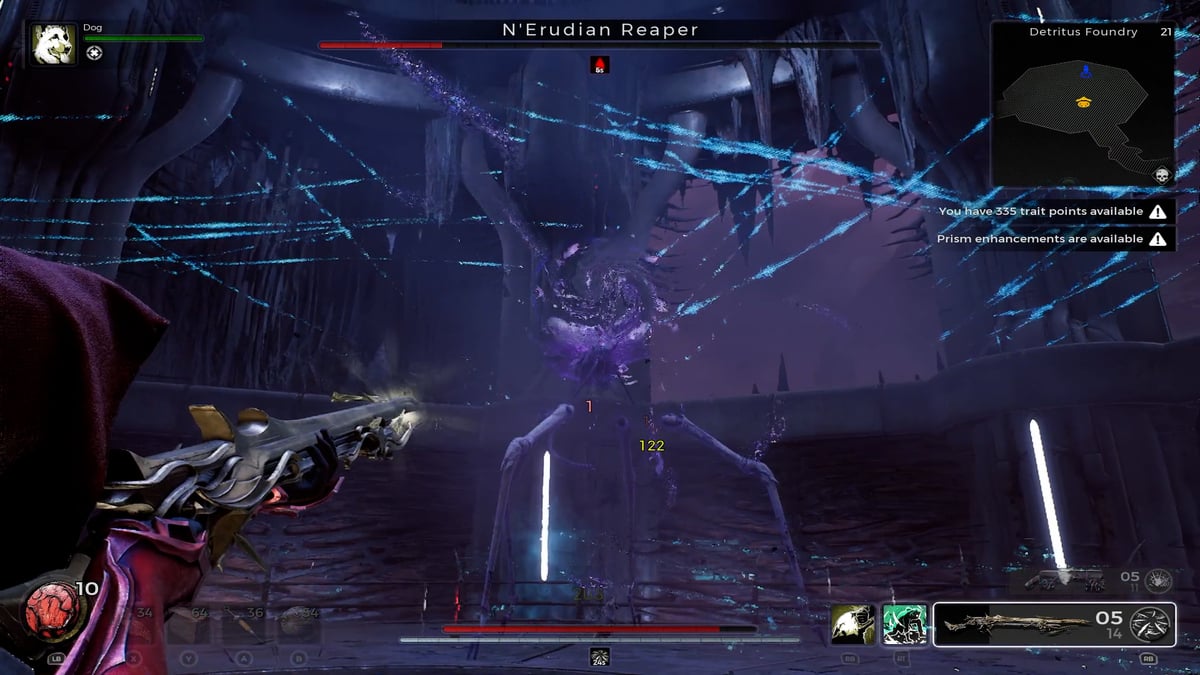Image resolution: width=1200 pixels, height=675 pixels.
Task: Click the status icon below Dog's health bar
Action: point(93,53)
